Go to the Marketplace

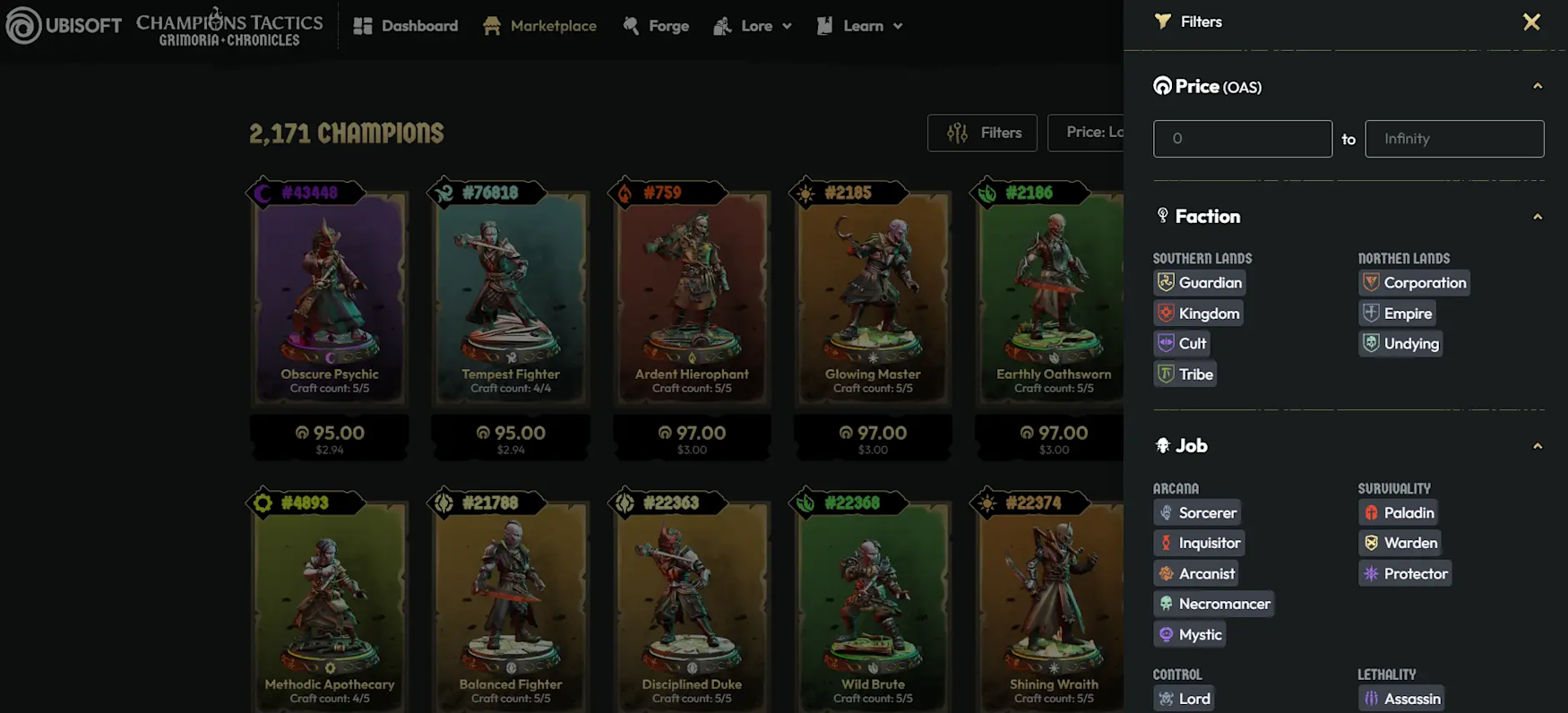click(x=539, y=26)
